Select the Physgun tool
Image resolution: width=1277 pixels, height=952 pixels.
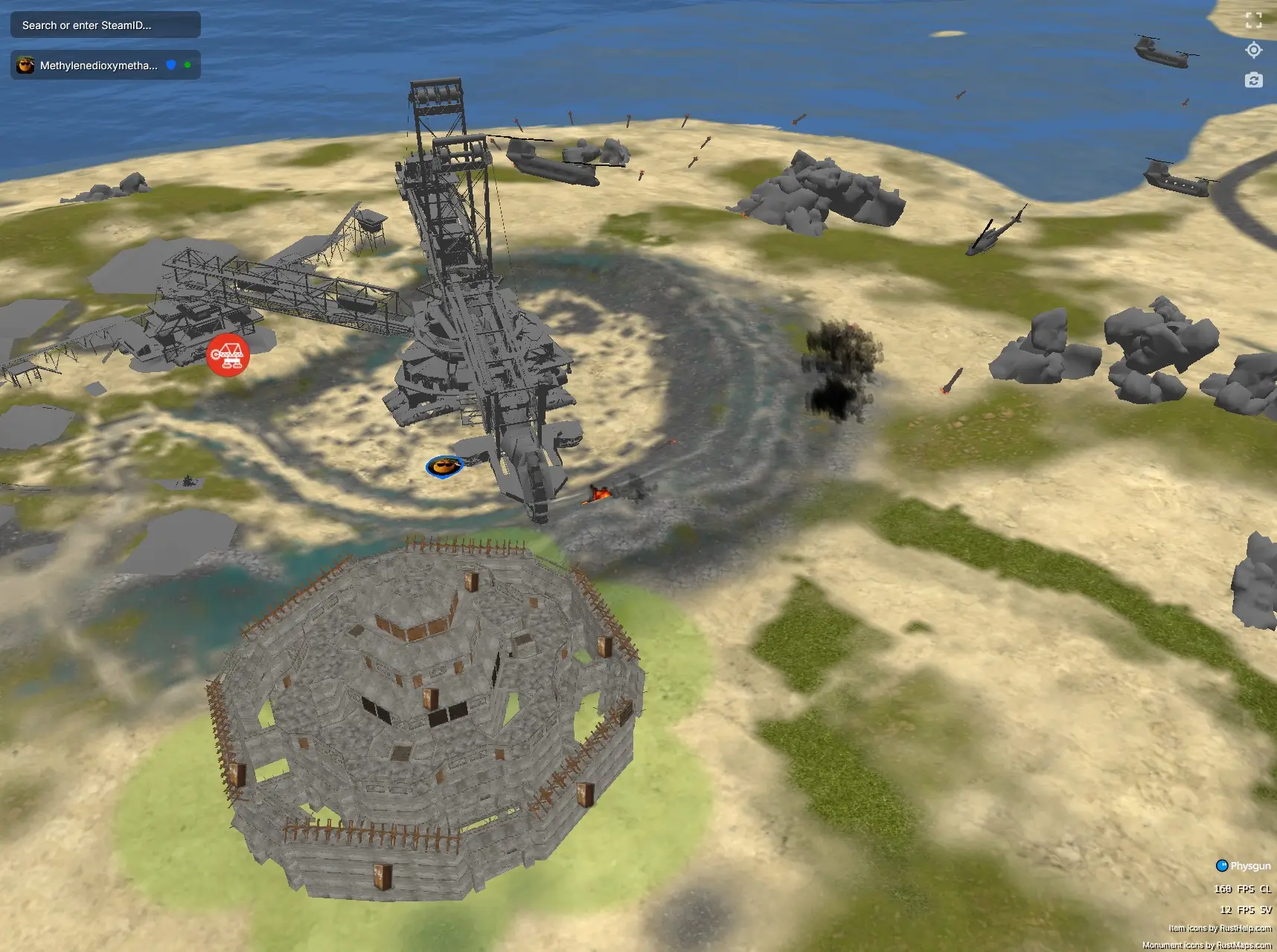coord(1244,866)
